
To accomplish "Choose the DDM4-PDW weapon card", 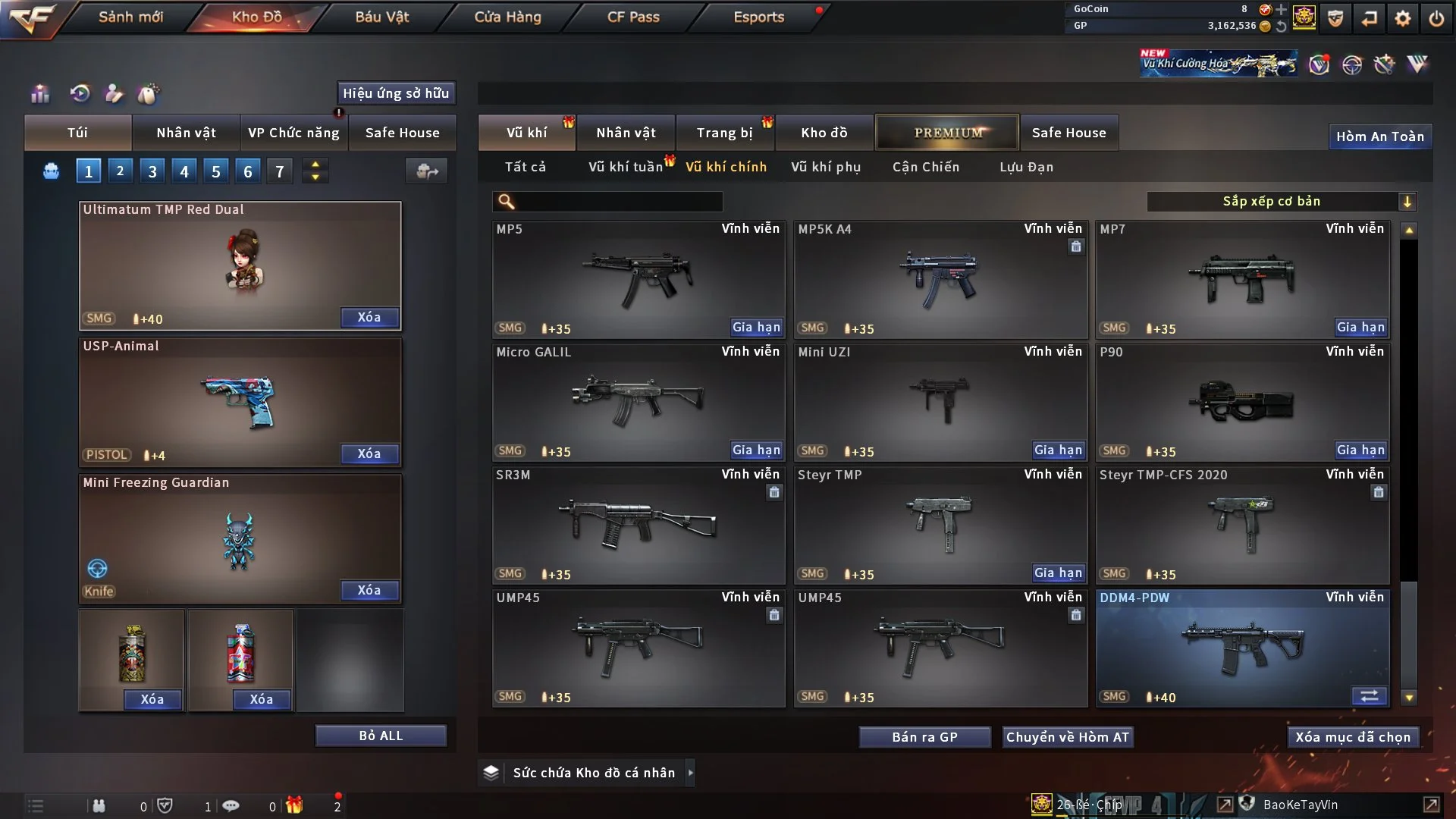I will tap(1242, 648).
